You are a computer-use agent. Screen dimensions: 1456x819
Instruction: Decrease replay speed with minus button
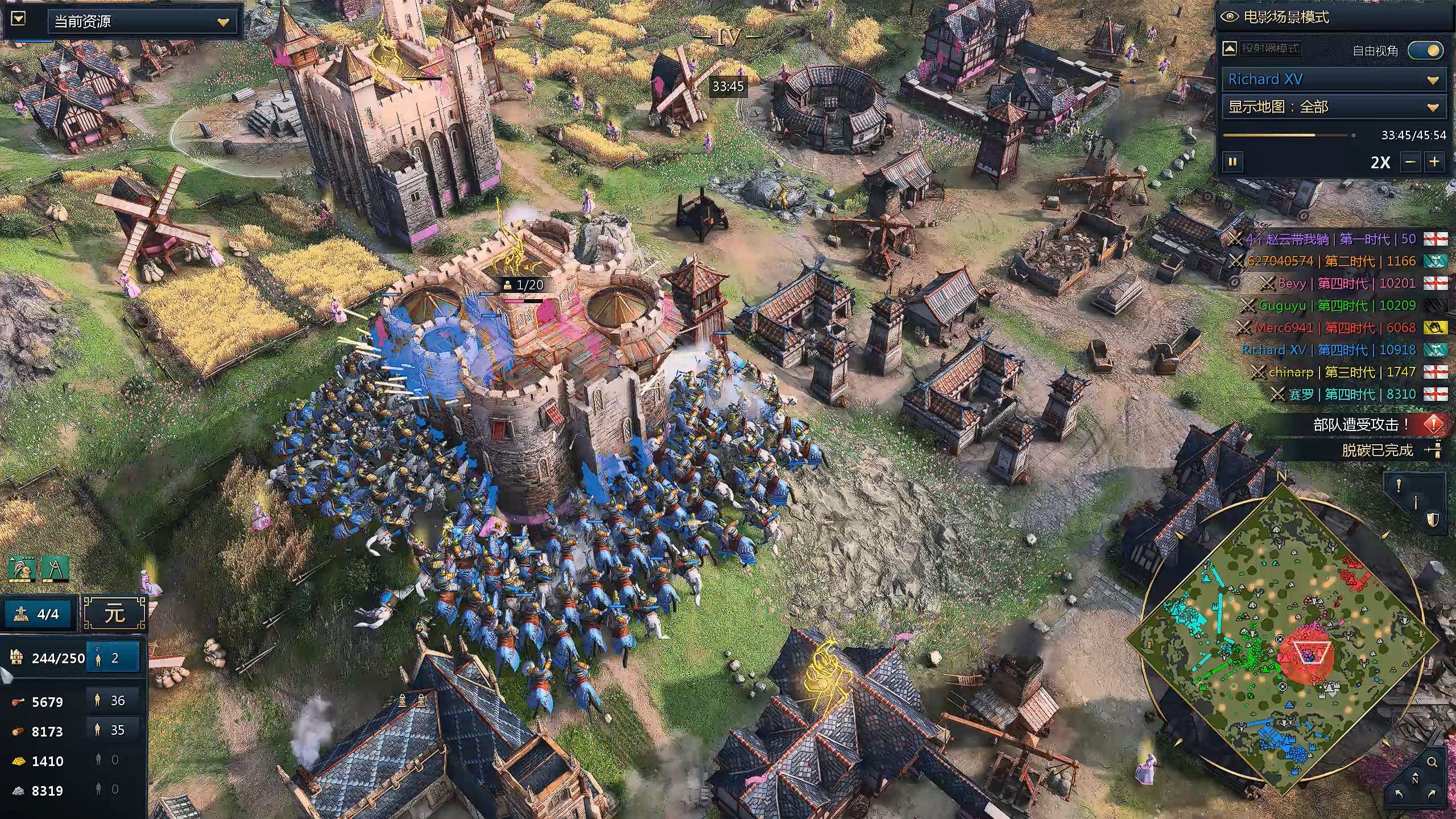tap(1410, 162)
